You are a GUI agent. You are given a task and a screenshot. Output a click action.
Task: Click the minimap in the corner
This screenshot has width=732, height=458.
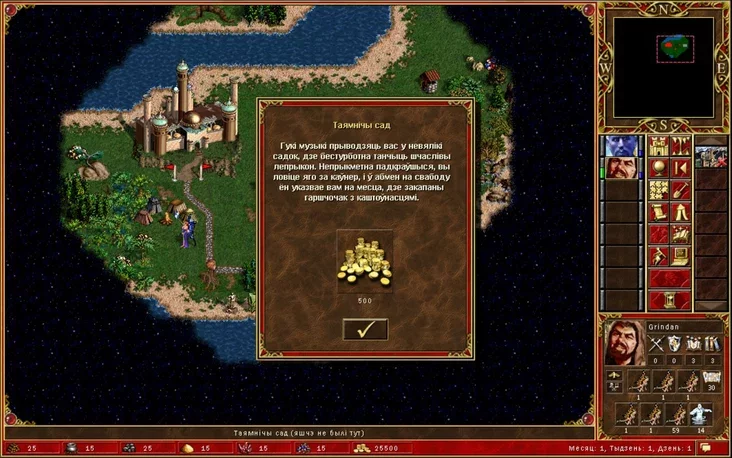[x=663, y=67]
